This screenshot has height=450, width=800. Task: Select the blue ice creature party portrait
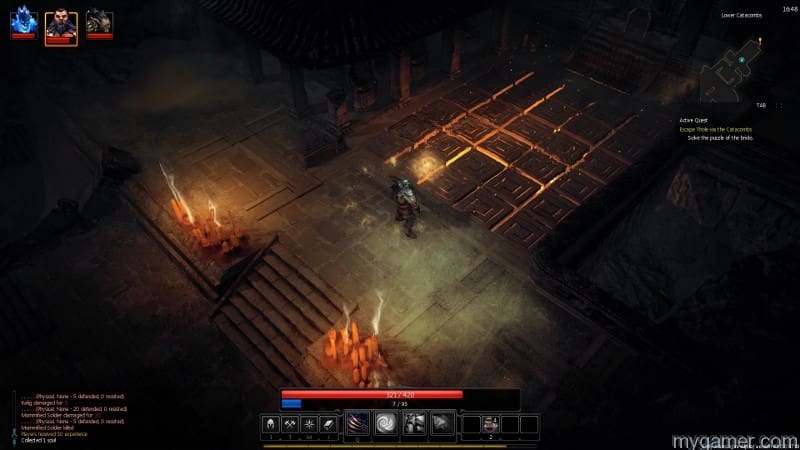pos(23,21)
